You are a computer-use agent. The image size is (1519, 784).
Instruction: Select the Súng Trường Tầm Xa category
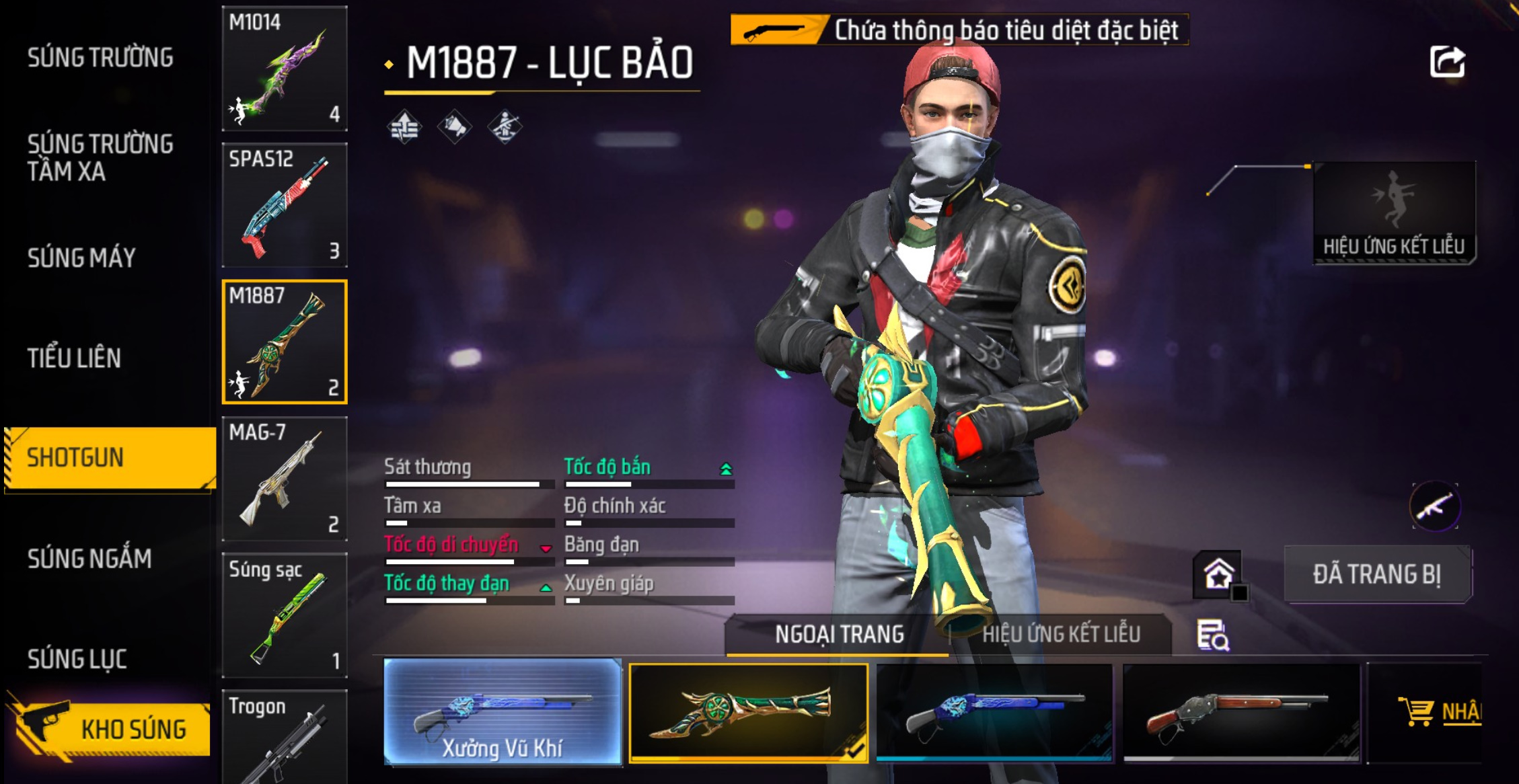100,157
